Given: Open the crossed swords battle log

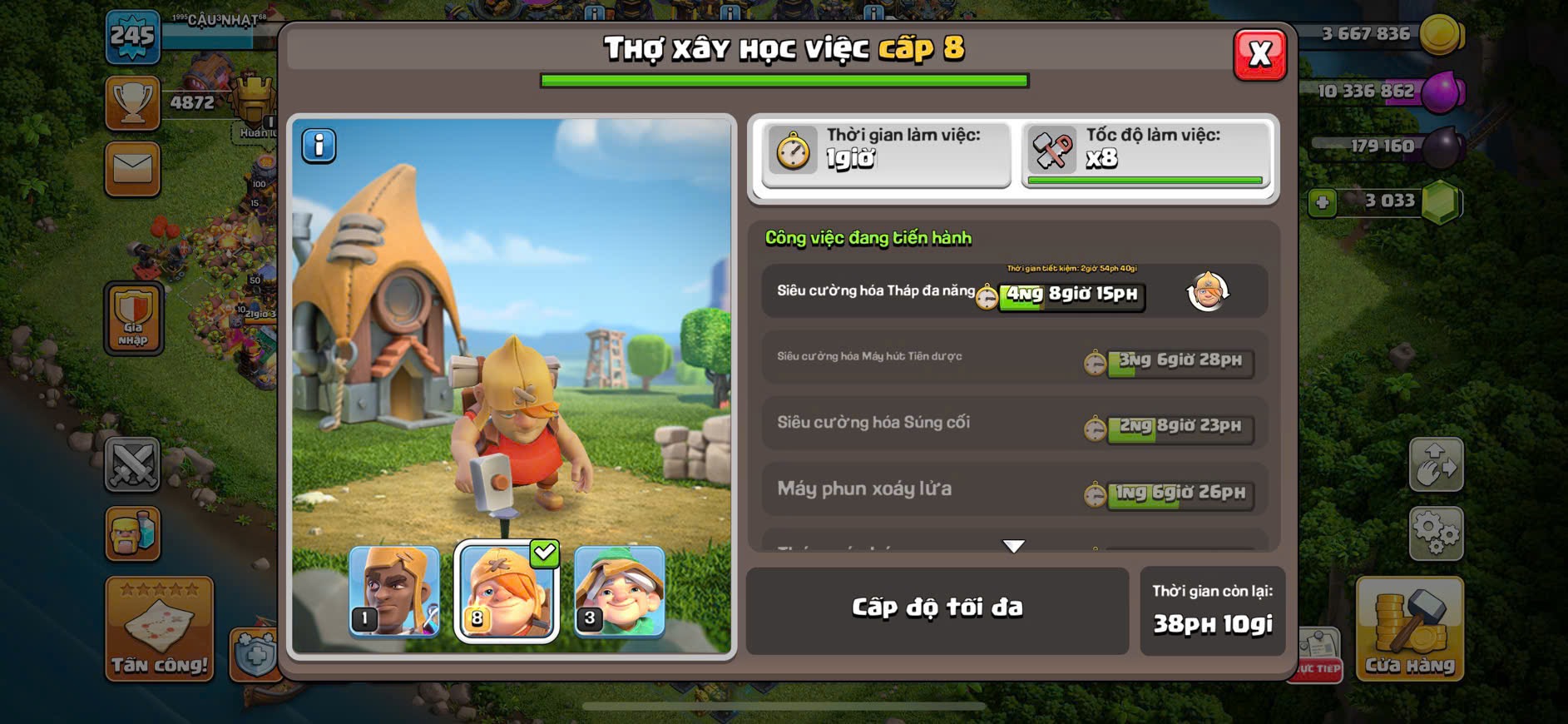Looking at the screenshot, I should pyautogui.click(x=133, y=464).
